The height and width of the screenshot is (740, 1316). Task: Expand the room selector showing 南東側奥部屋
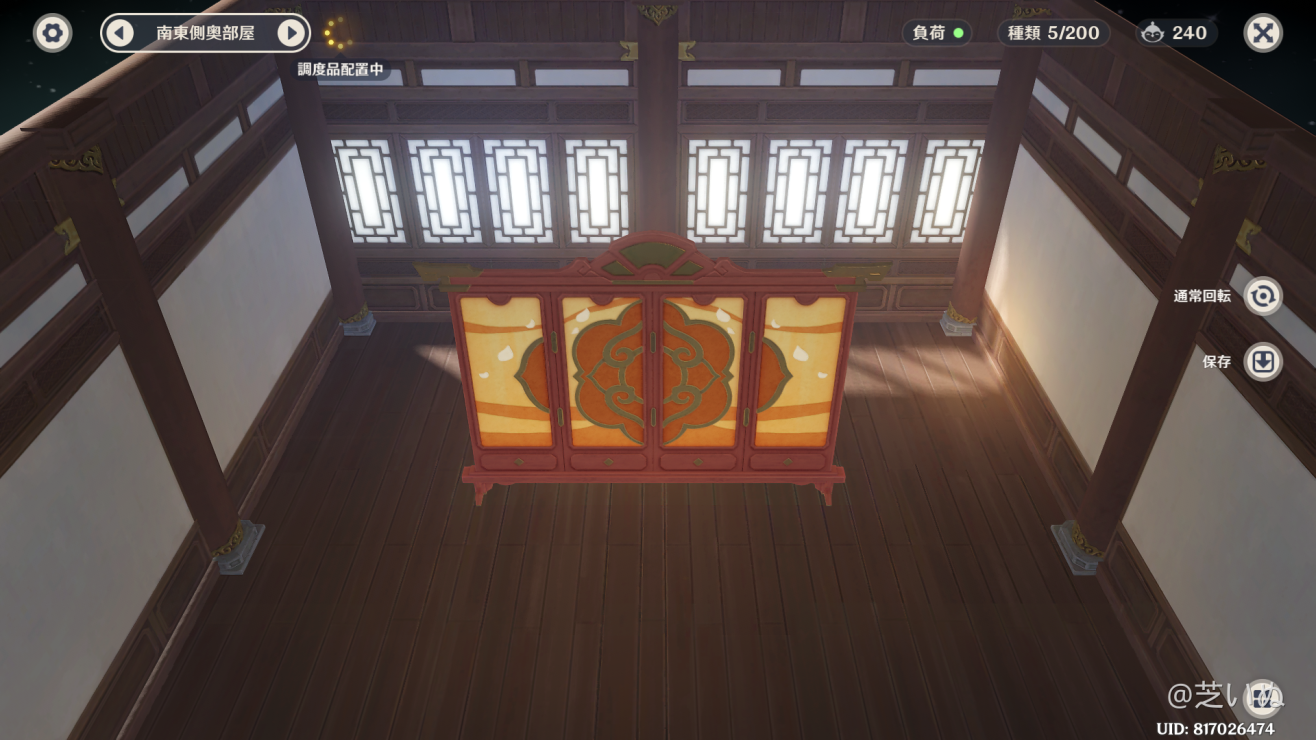205,32
